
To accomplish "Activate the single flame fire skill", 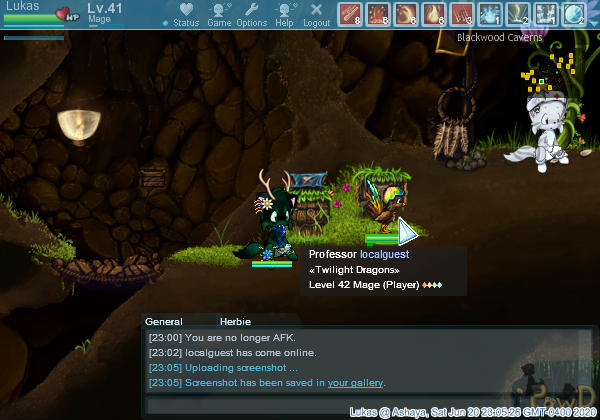I will 434,14.
